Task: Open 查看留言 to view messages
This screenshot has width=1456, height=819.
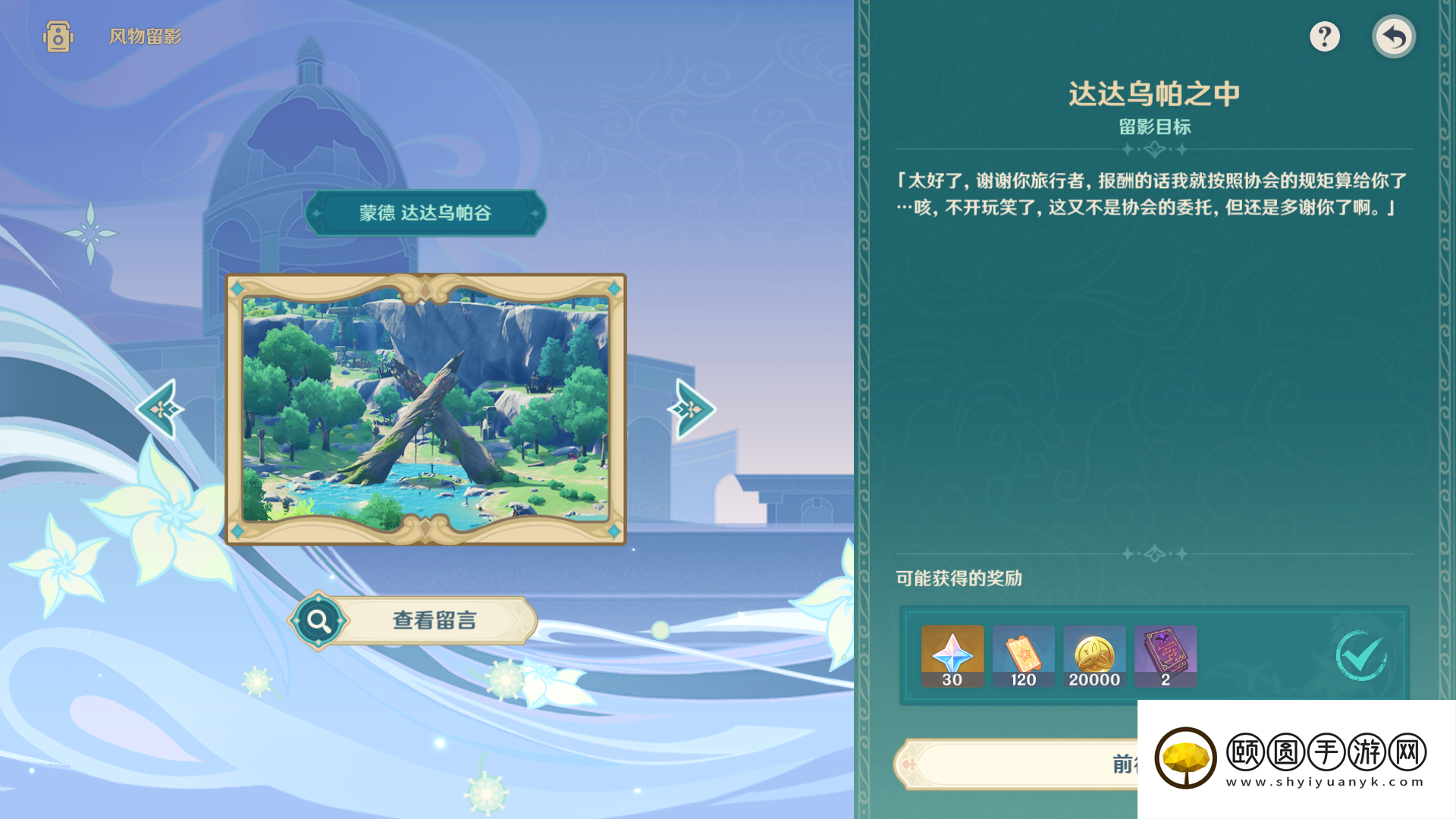Action: pos(414,620)
